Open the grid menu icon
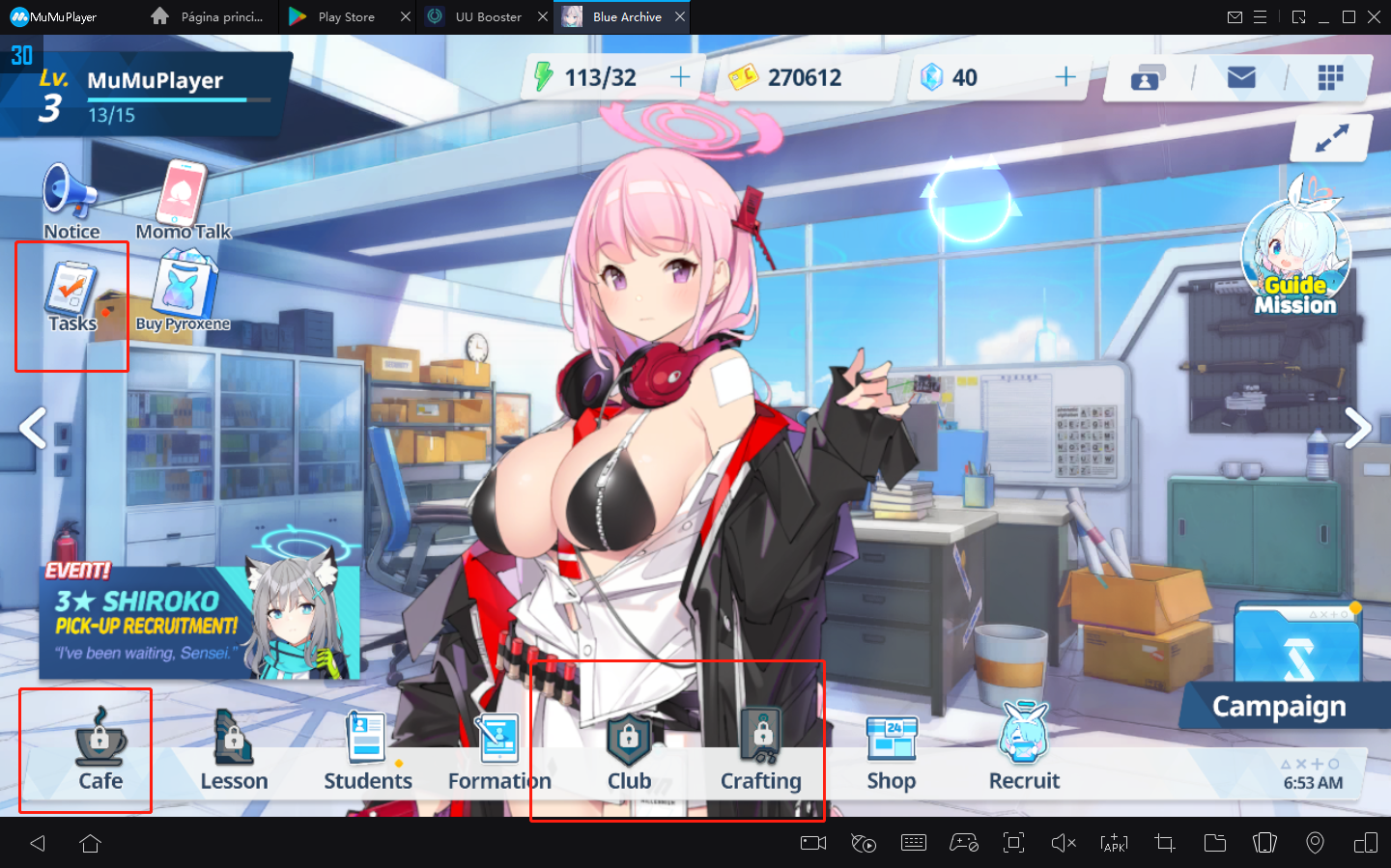Screen dimensions: 1391x868 1330,77
